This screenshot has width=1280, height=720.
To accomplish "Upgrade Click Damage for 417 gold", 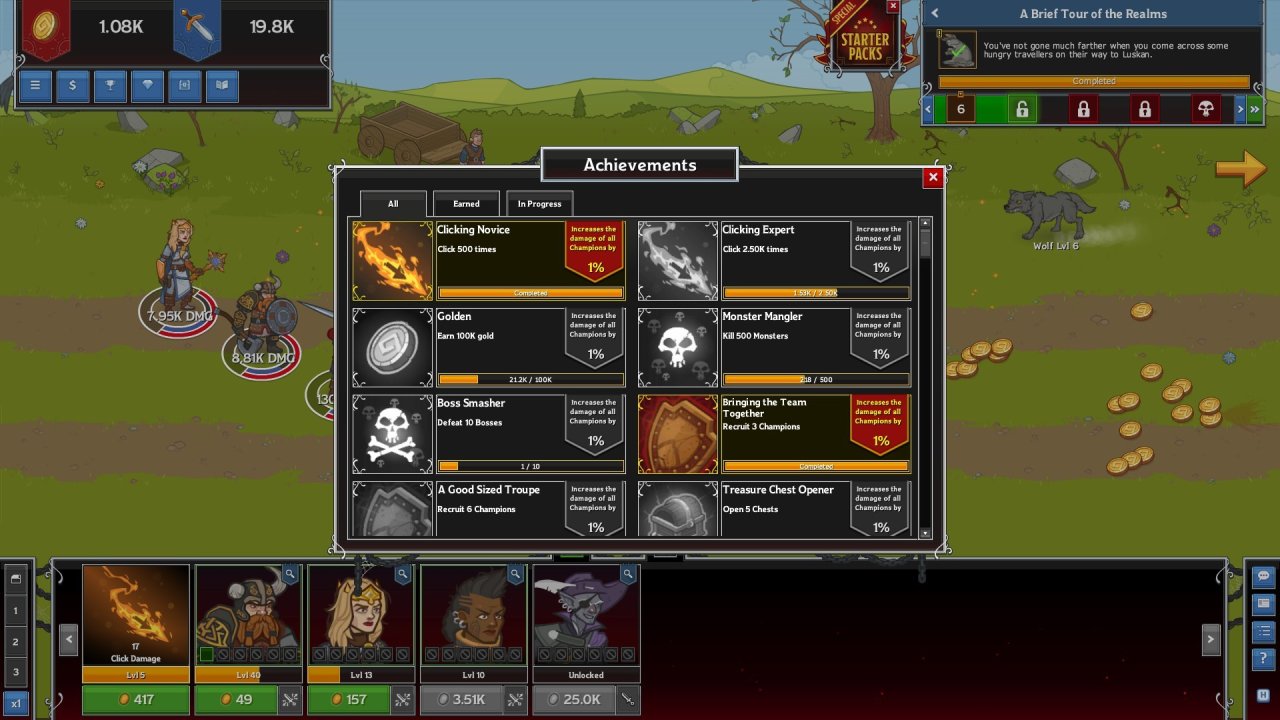I will pyautogui.click(x=135, y=700).
